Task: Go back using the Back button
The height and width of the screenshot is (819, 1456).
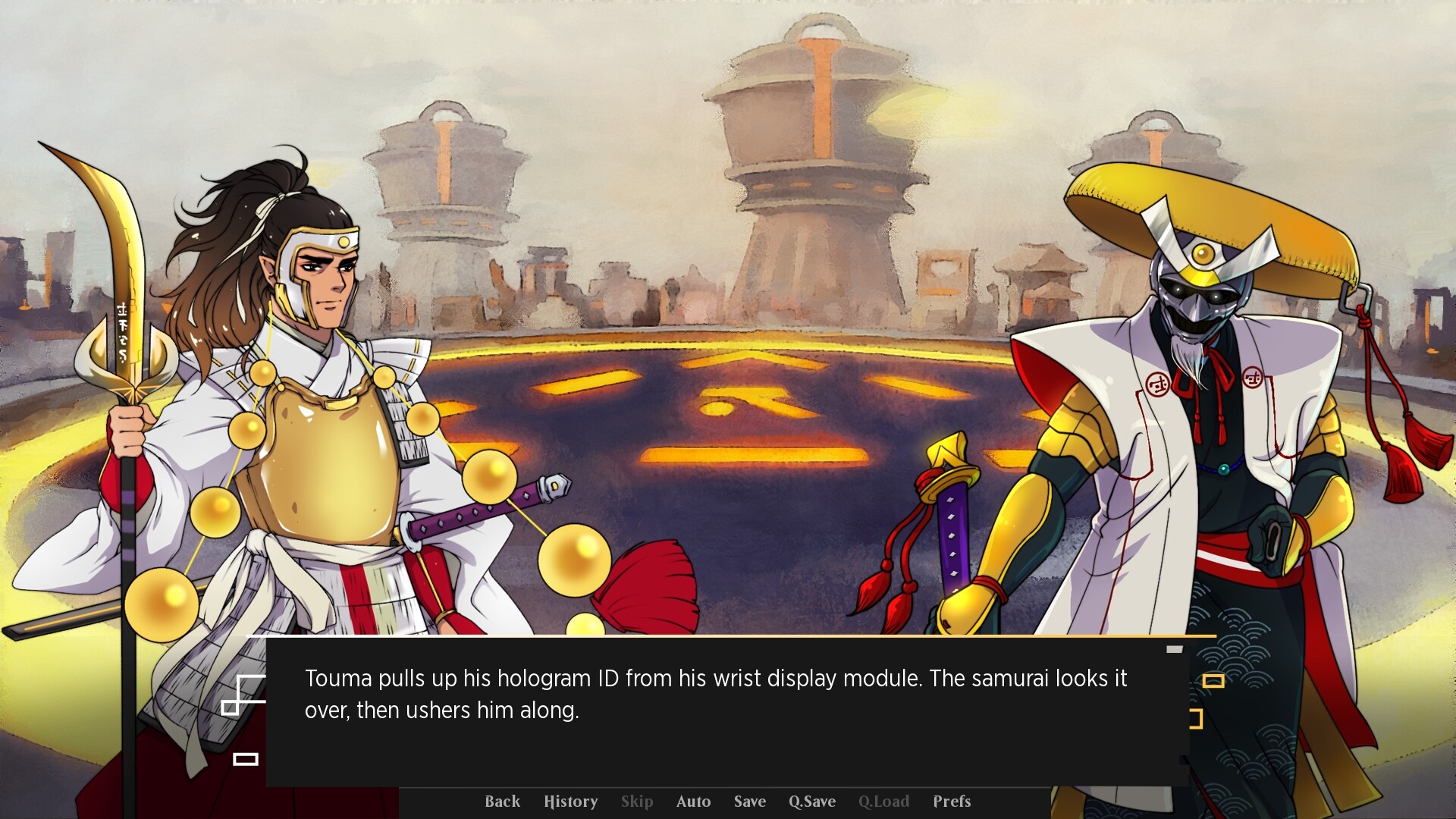Action: pos(502,802)
